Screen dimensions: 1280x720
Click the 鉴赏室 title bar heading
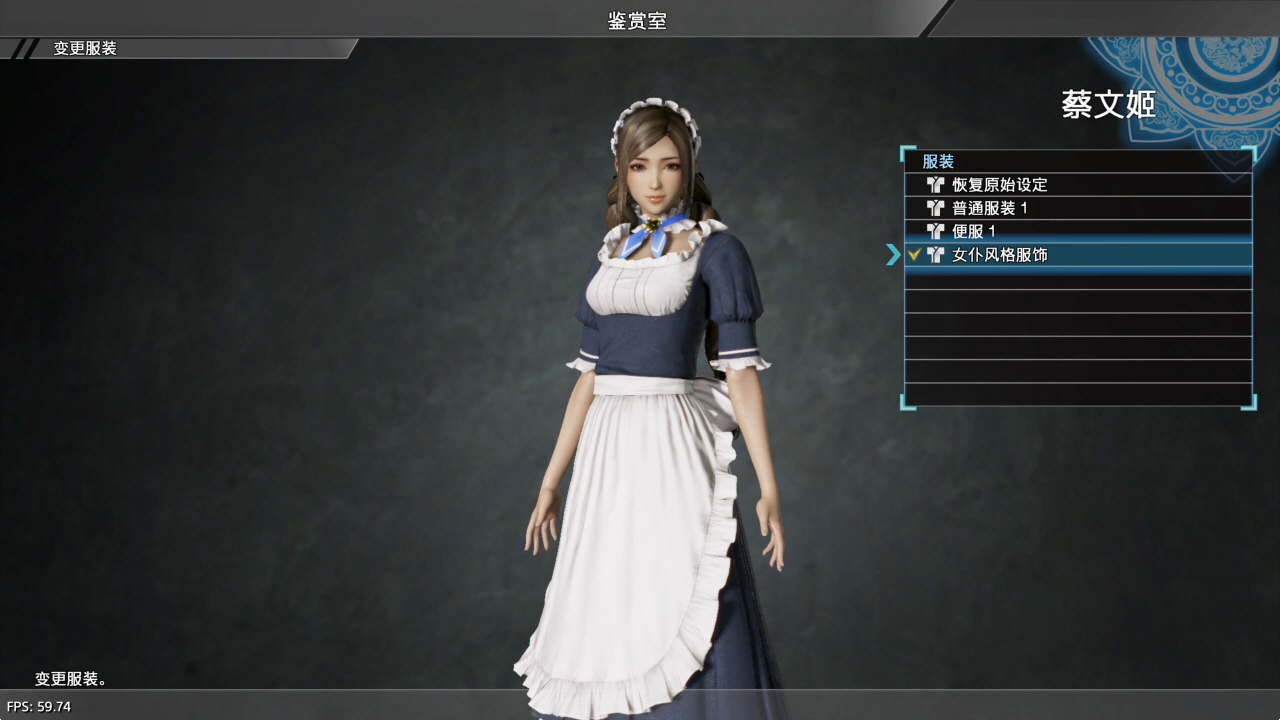[636, 20]
